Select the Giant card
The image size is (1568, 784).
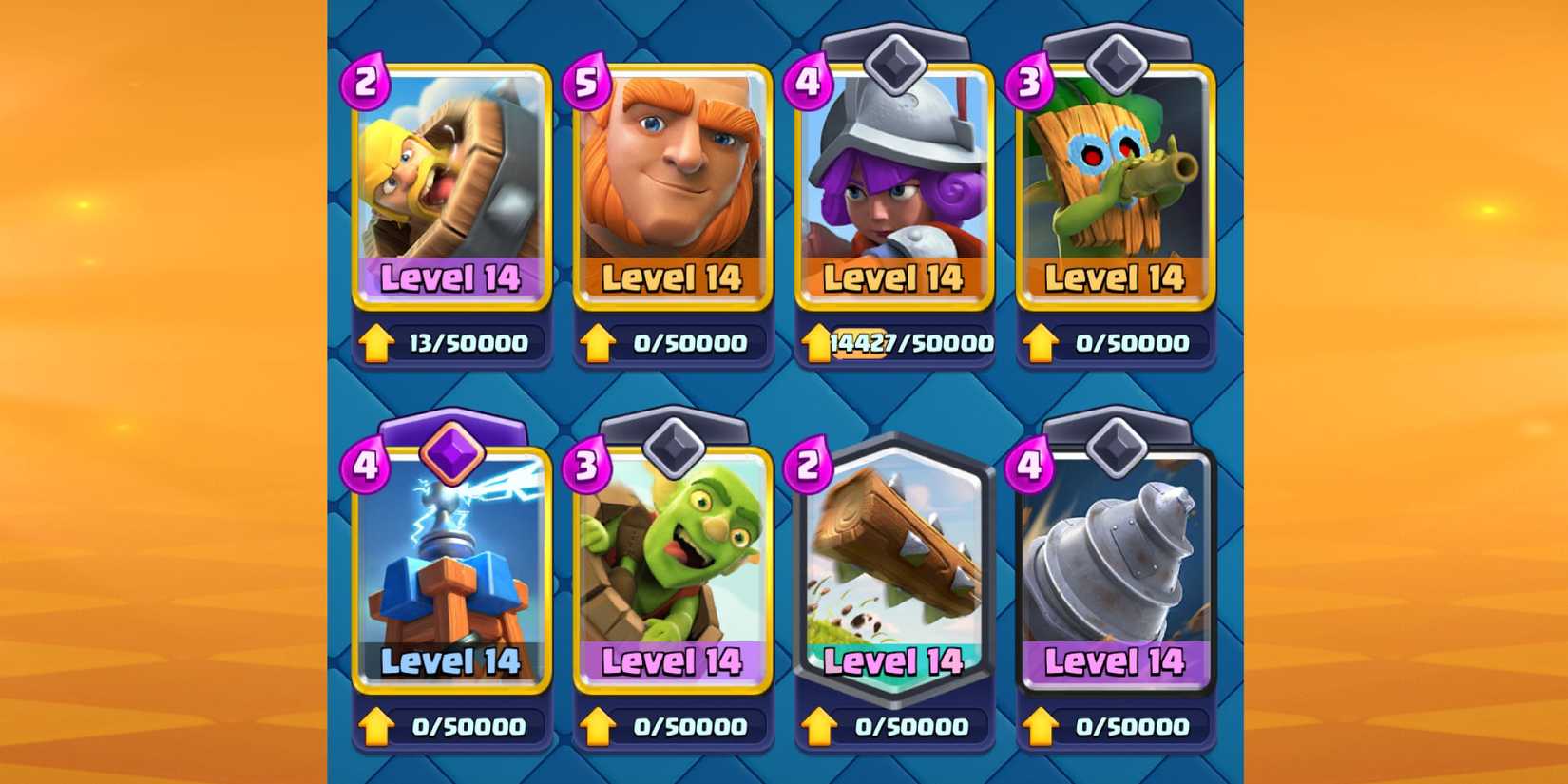[673, 190]
